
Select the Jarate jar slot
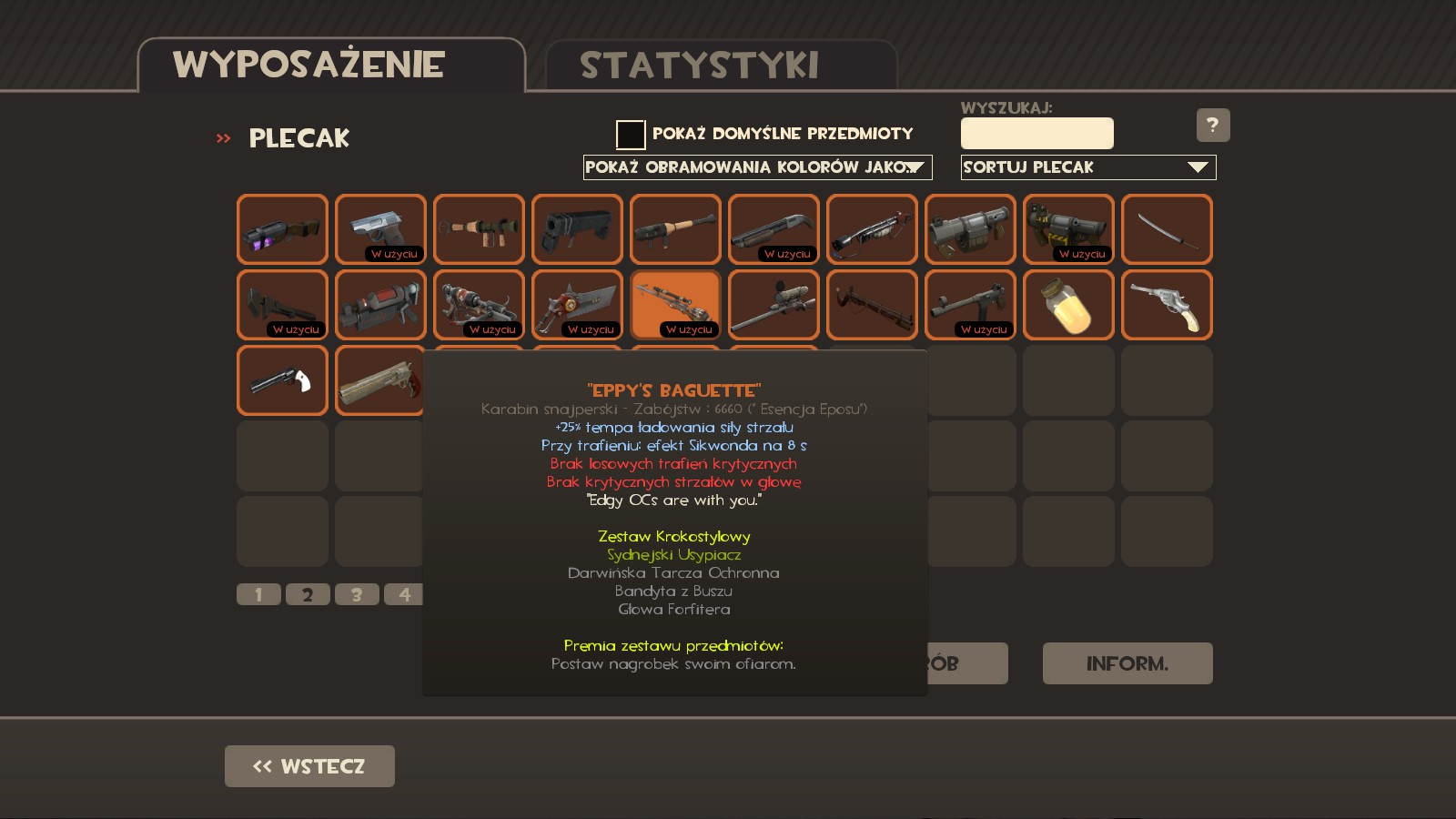click(x=1068, y=305)
